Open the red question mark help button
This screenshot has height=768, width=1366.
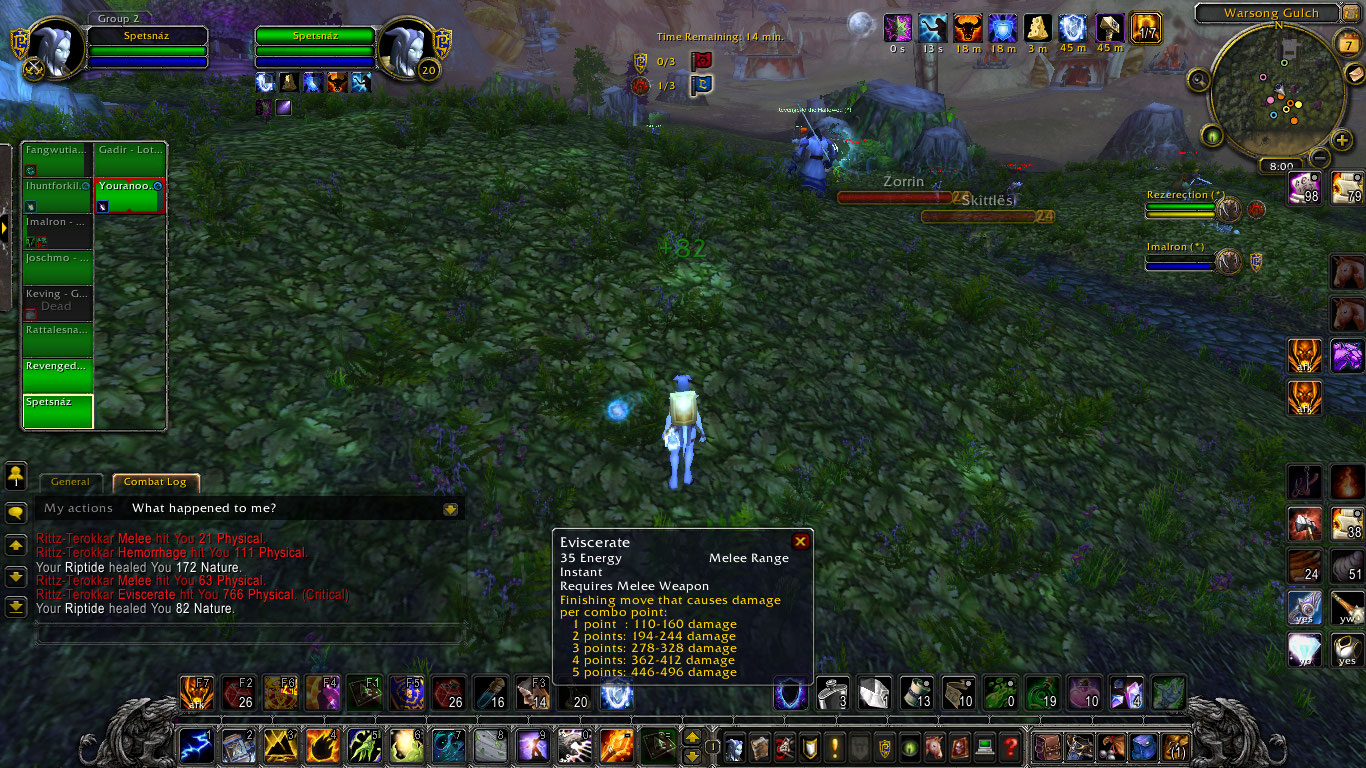(1011, 746)
